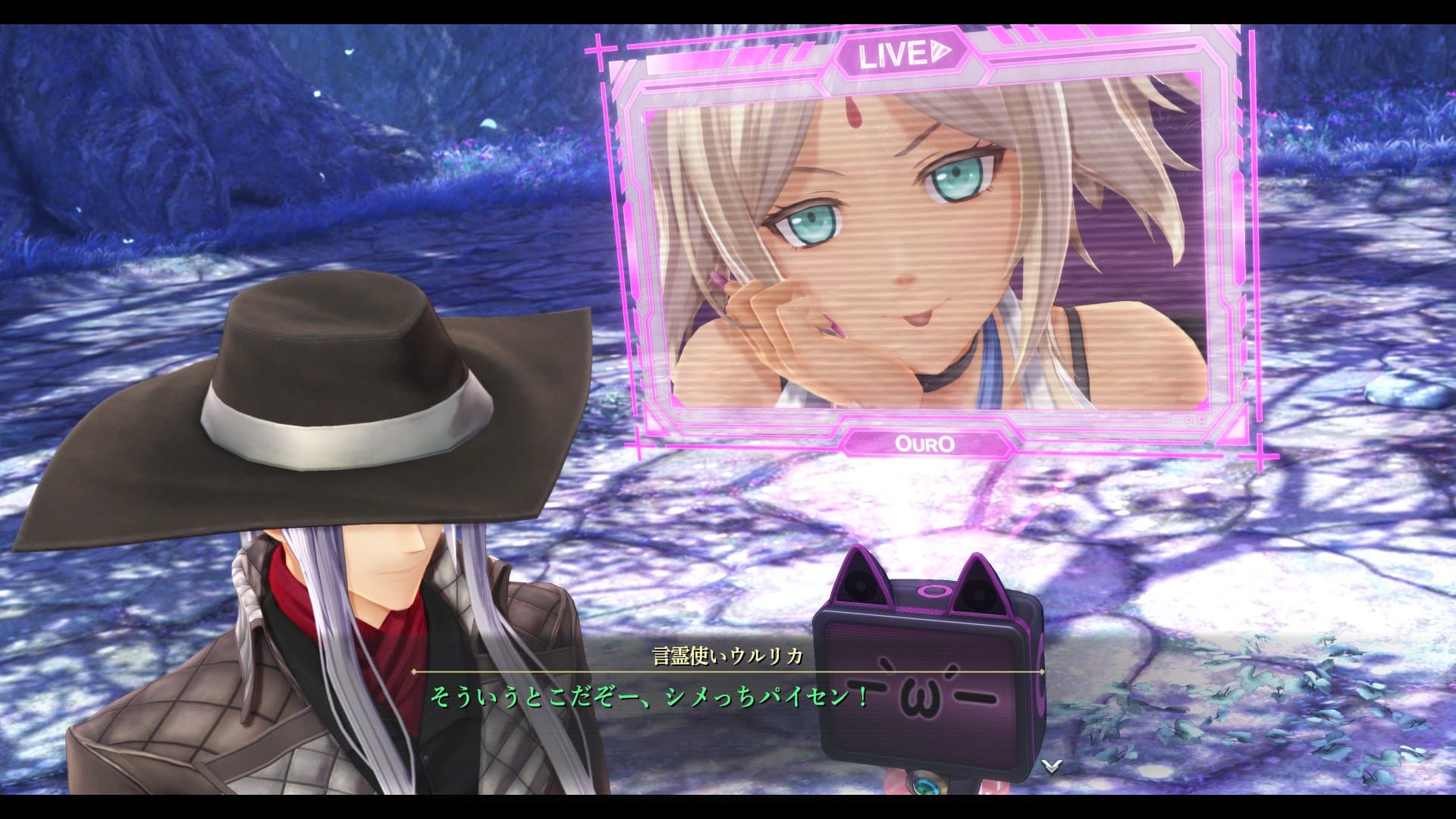Tap the left cat-ear speaker on the device
This screenshot has width=1456, height=819.
(861, 584)
